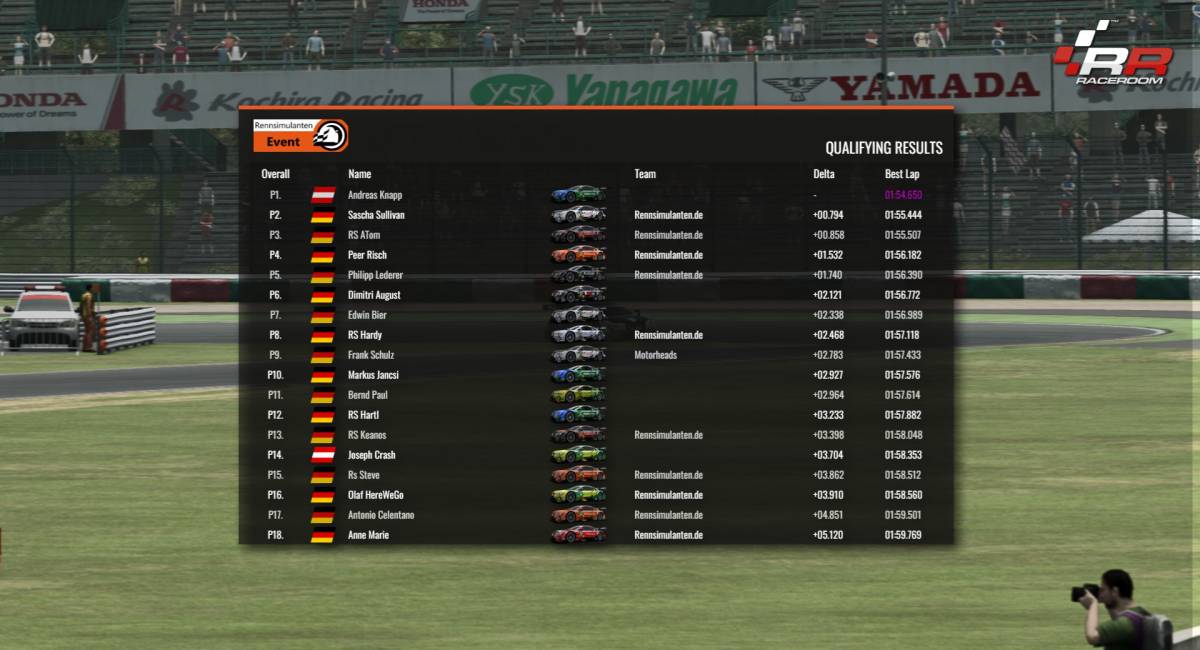
Task: Select Andreas Knapp's P1 results row
Action: (375, 195)
